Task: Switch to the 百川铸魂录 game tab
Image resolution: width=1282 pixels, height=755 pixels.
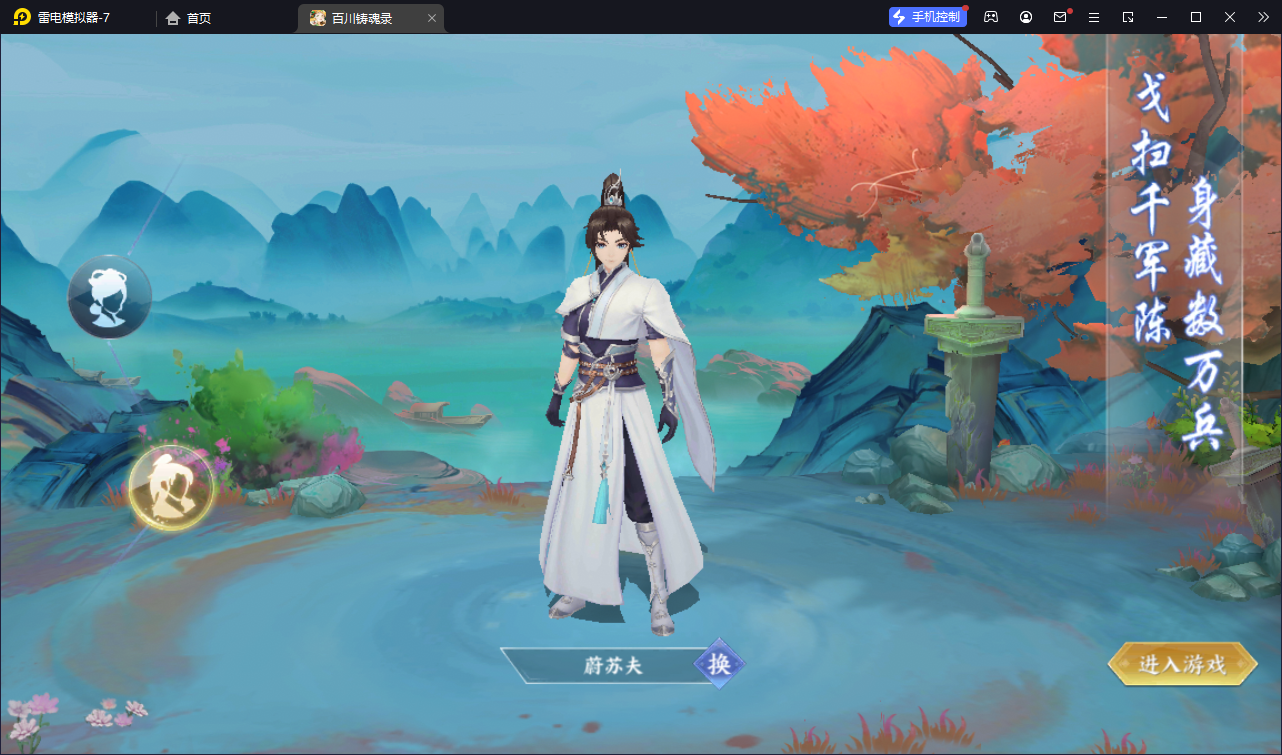Action: (x=360, y=17)
